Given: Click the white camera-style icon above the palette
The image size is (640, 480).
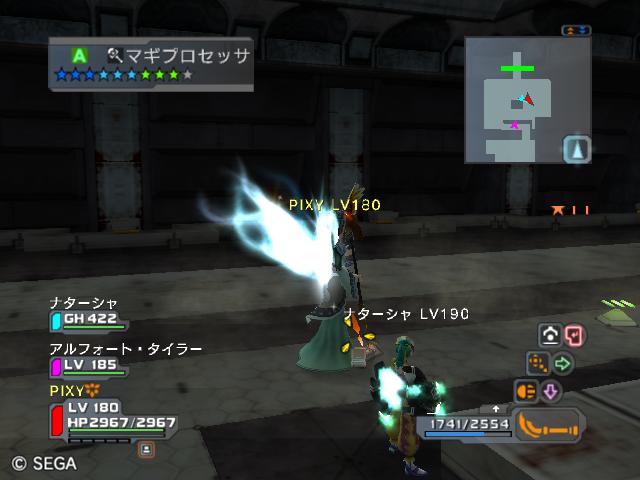Looking at the screenshot, I should (549, 336).
